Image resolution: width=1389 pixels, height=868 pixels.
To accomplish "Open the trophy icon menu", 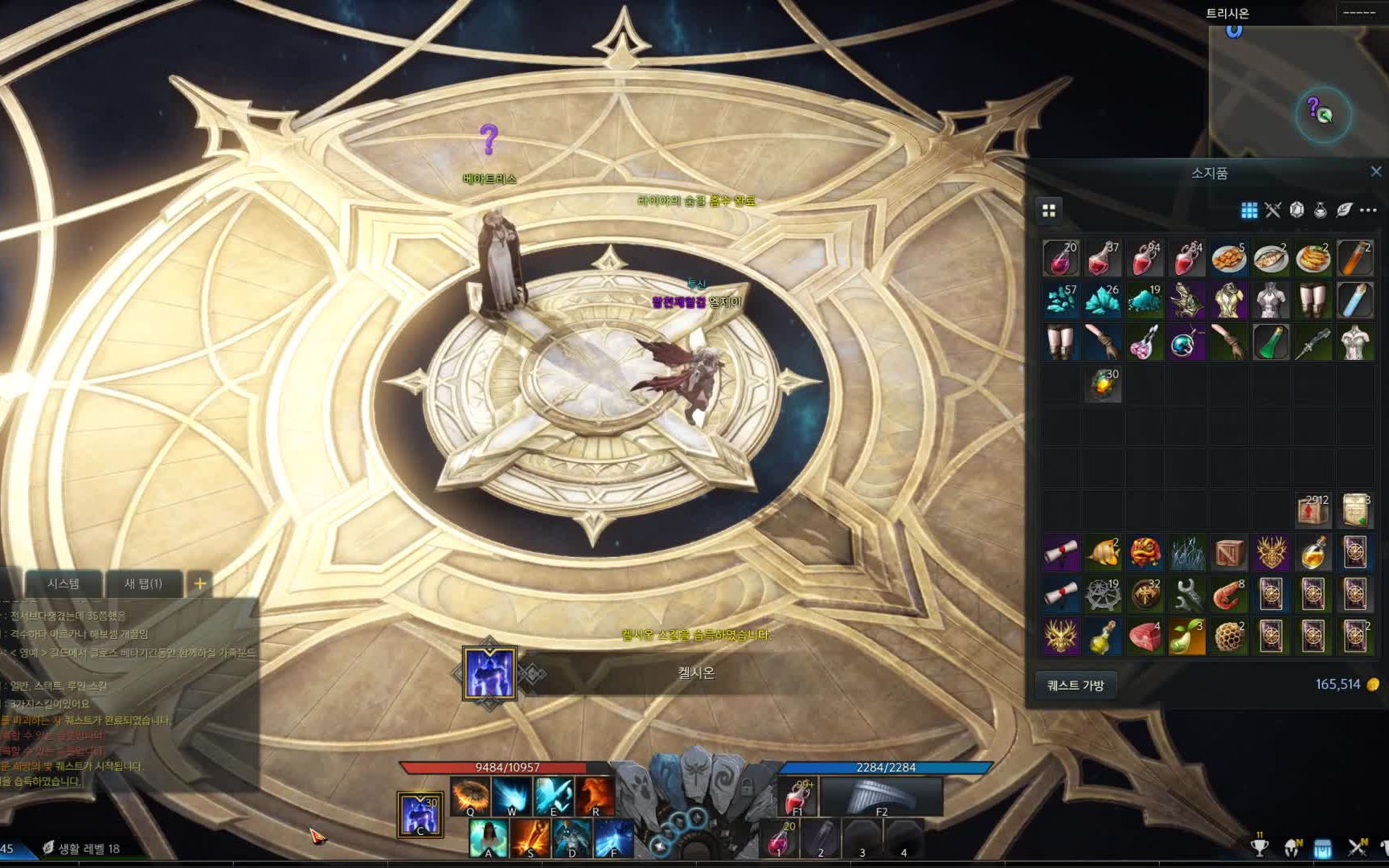I will [x=1260, y=847].
